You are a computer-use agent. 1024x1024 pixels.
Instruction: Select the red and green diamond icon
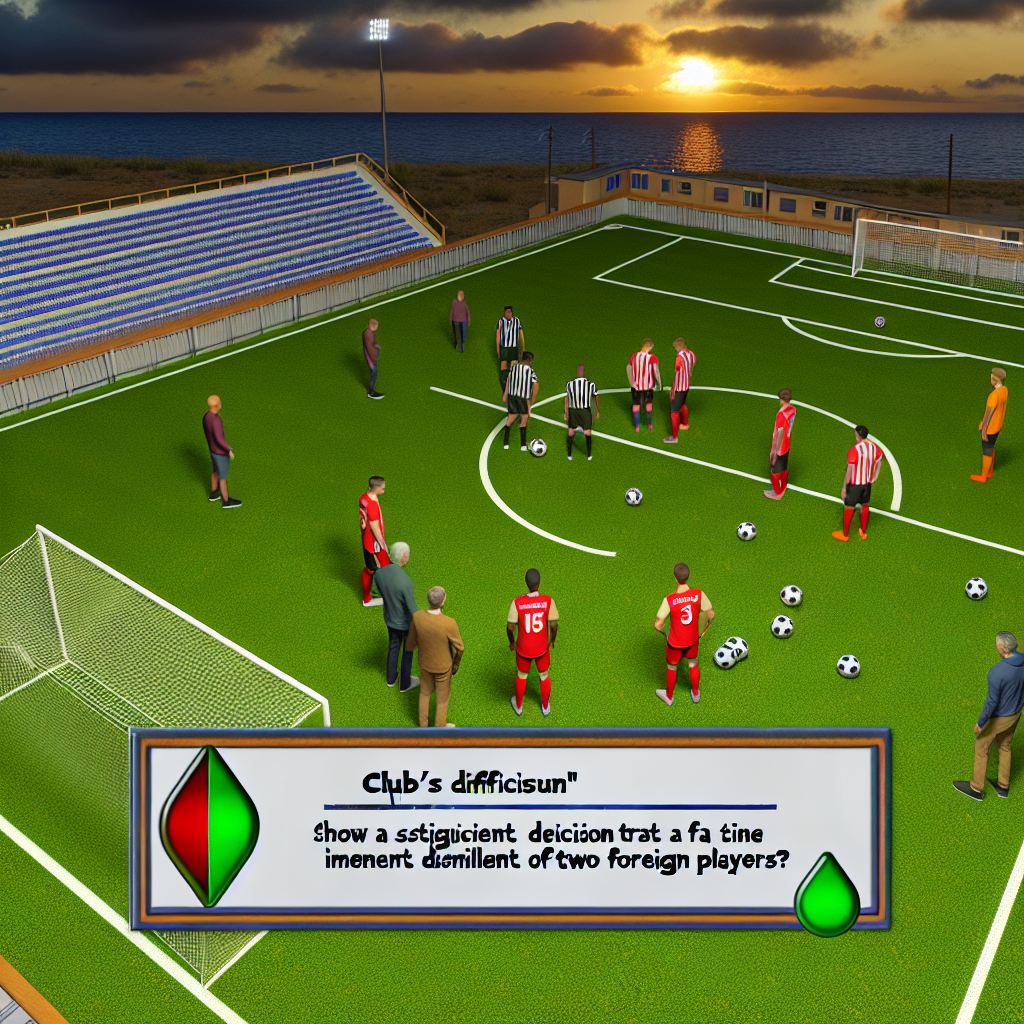coord(210,826)
